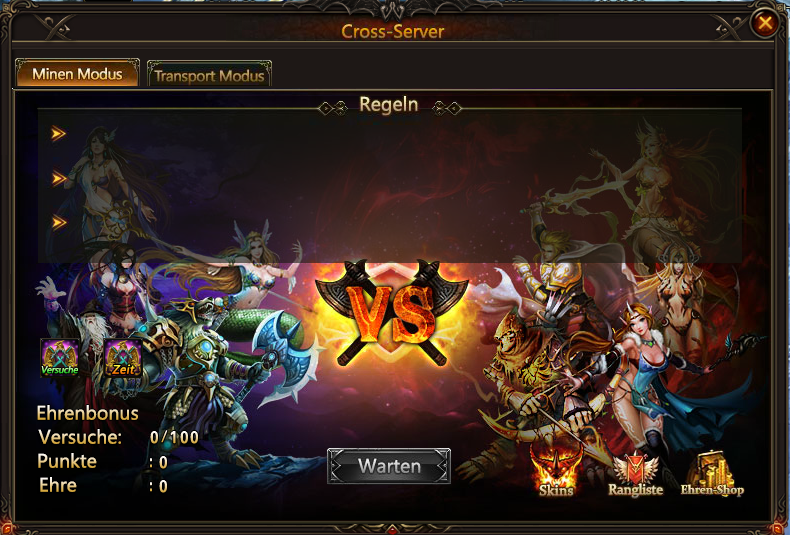
Task: Open the Skins menu
Action: 556,469
